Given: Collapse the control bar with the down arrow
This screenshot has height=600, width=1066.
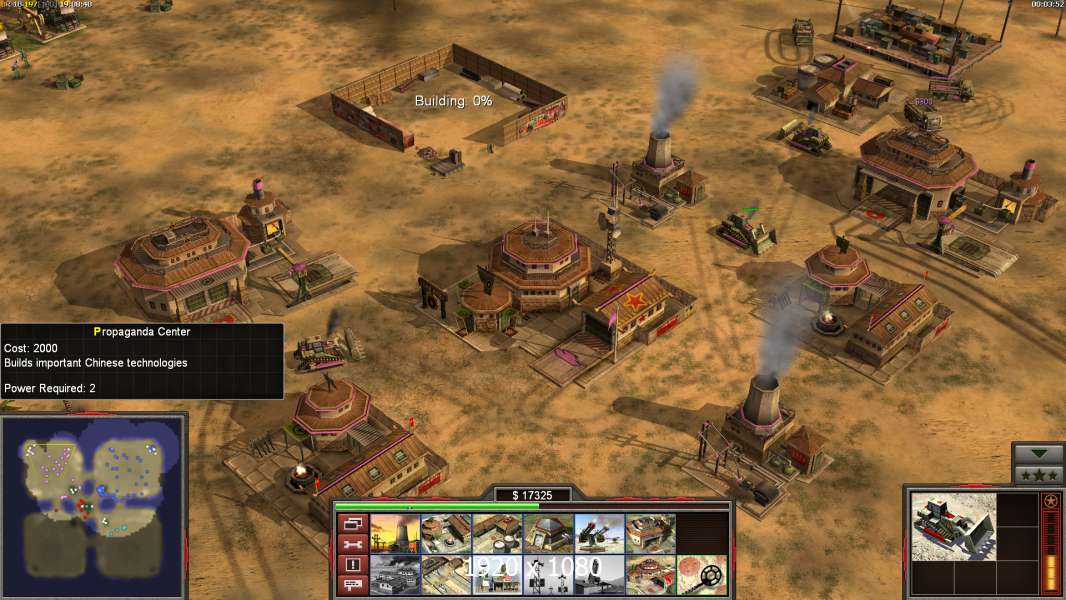Looking at the screenshot, I should click(1039, 453).
